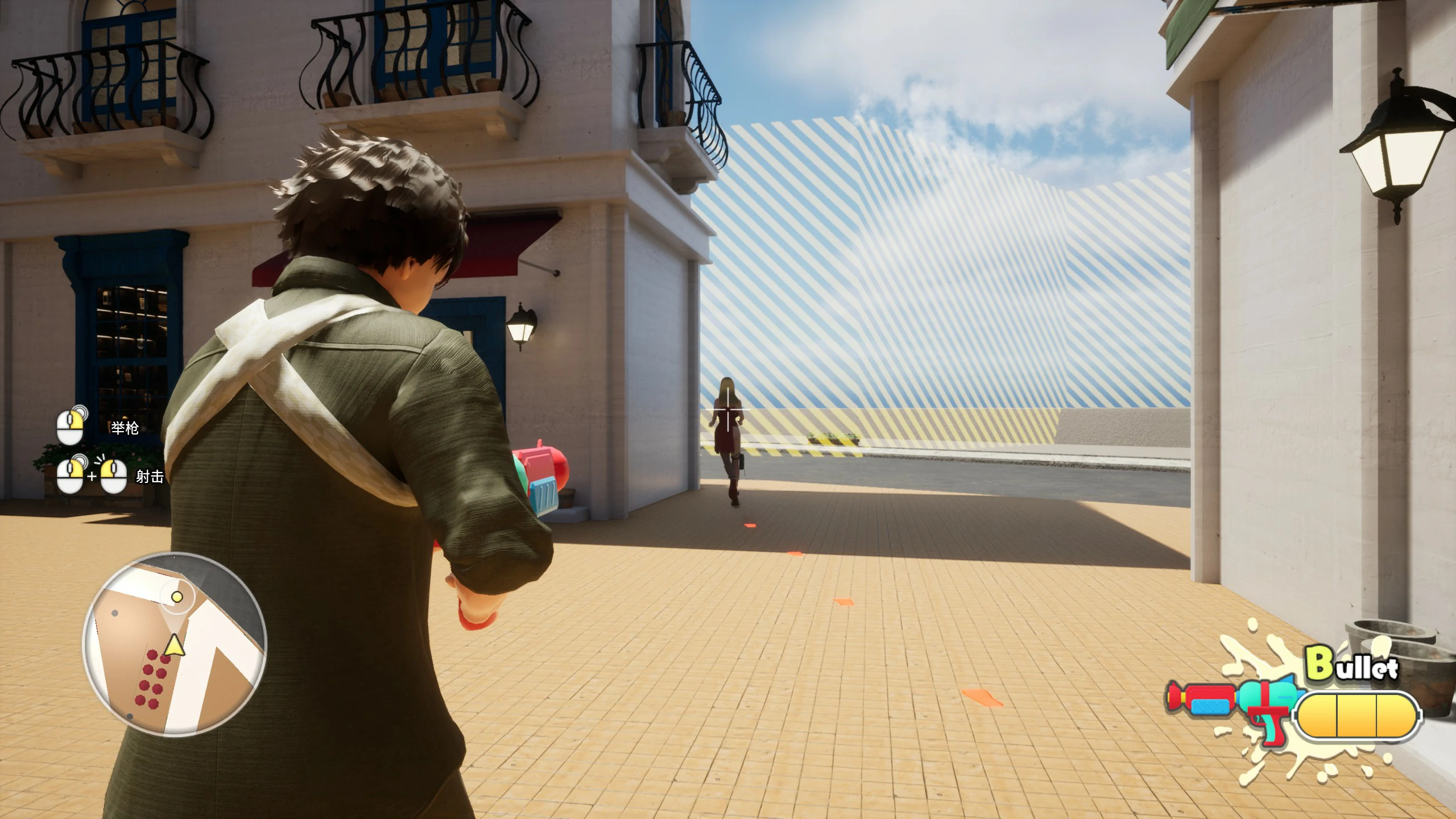Select the yellow objective marker on the minimap
1456x819 pixels.
pos(177,597)
